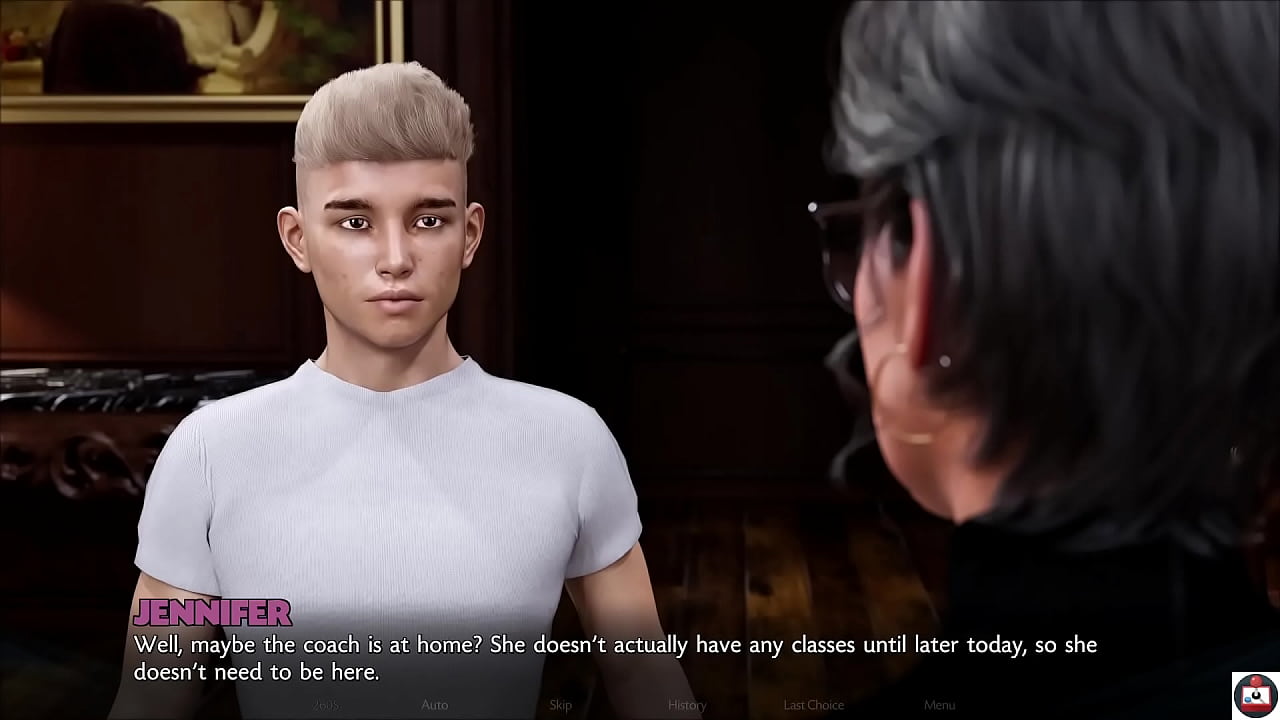Screen dimensions: 1280x720
Task: Open the game Menu
Action: tap(939, 705)
